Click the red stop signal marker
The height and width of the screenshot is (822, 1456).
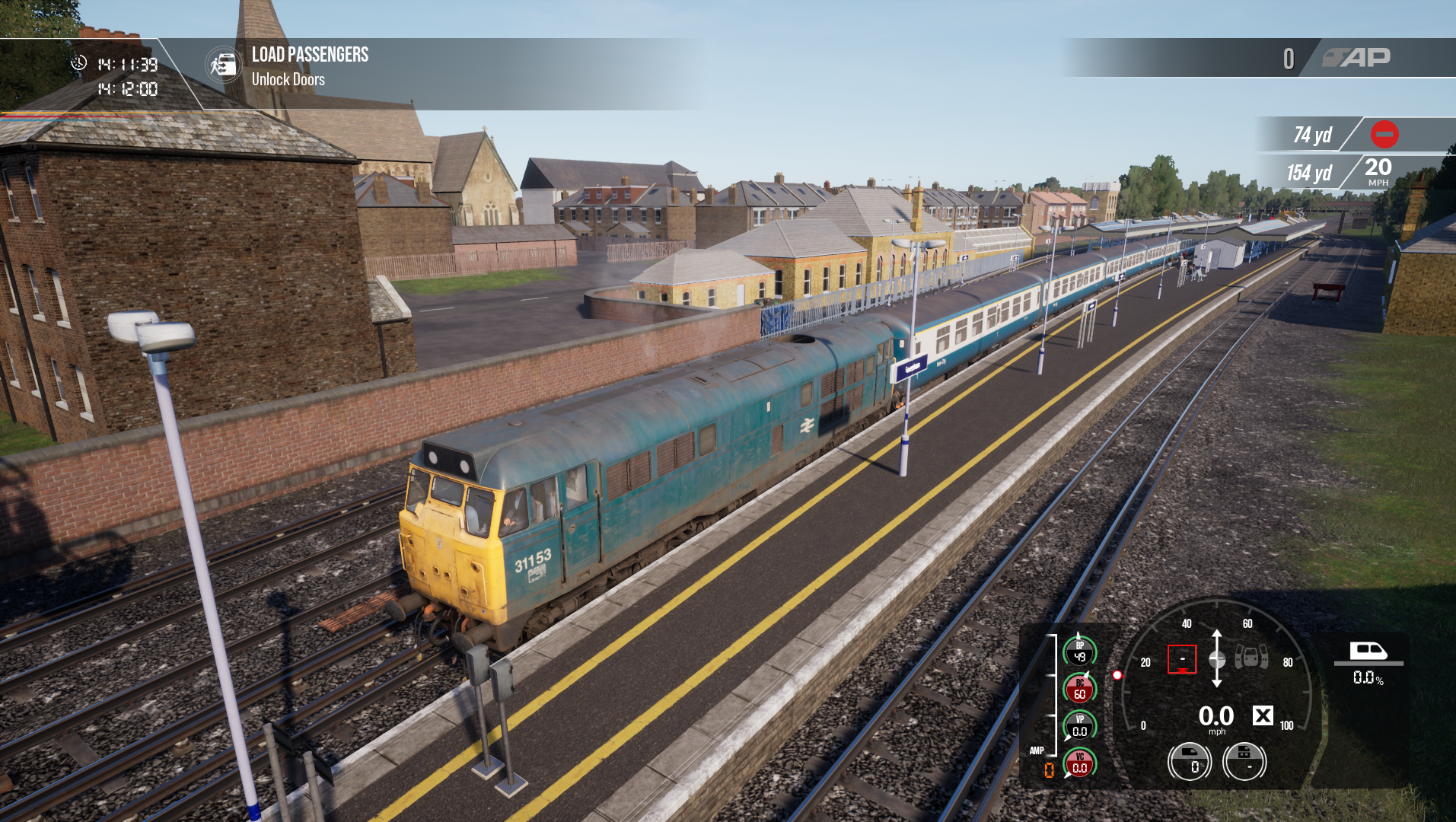(x=1384, y=135)
